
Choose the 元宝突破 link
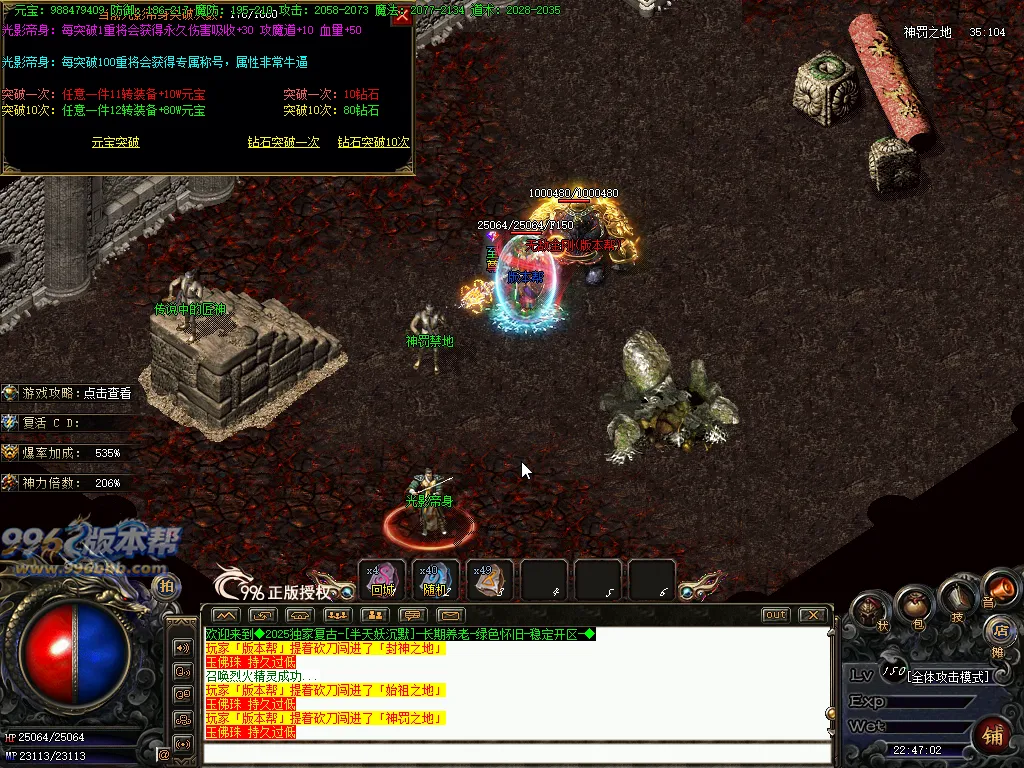click(x=115, y=143)
